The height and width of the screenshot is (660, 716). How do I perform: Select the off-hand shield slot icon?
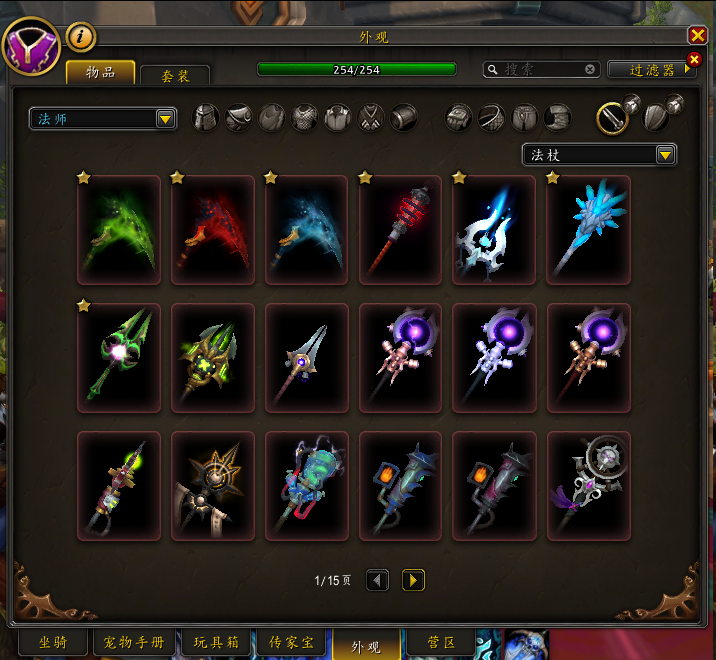[x=656, y=118]
